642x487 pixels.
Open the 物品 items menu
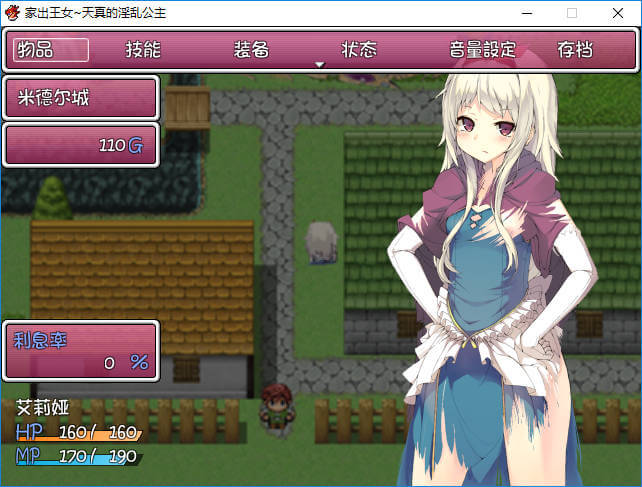pyautogui.click(x=50, y=50)
